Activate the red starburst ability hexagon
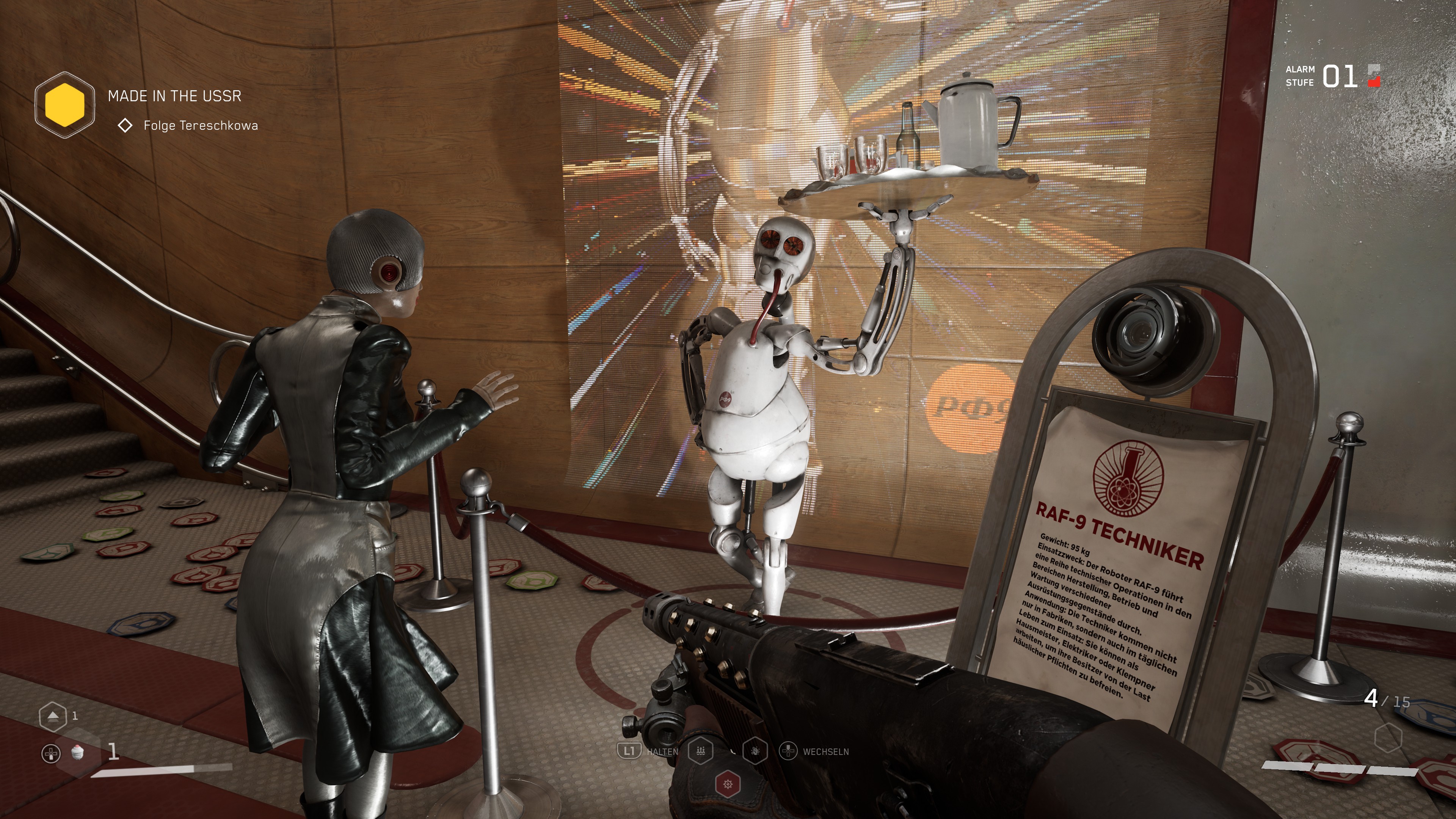Screen dimensions: 1456x819 pos(728,784)
